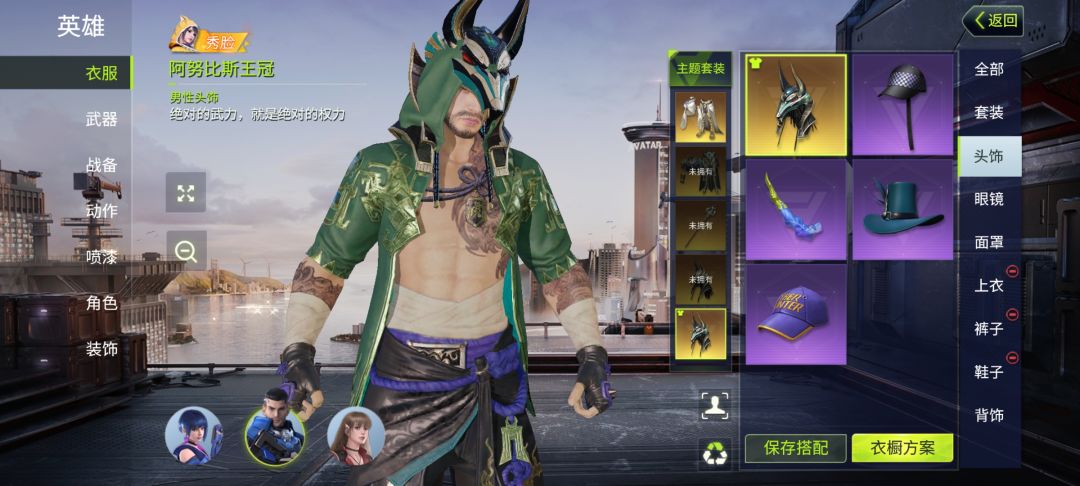Switch to the 套装 outfit set tab
The width and height of the screenshot is (1080, 486).
pos(989,112)
